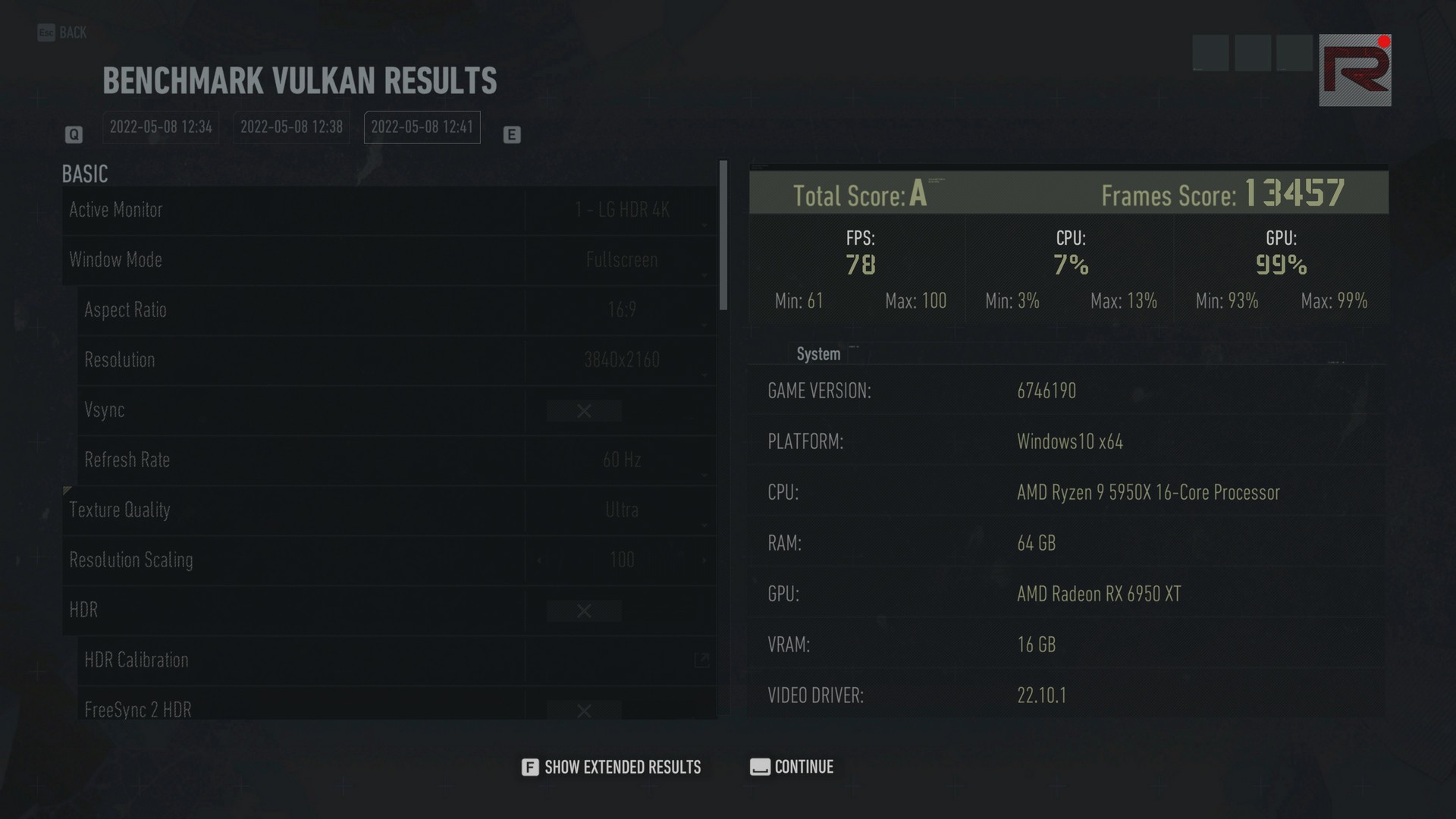Click the red R logo overlay
Viewport: 1456px width, 819px height.
(1355, 70)
